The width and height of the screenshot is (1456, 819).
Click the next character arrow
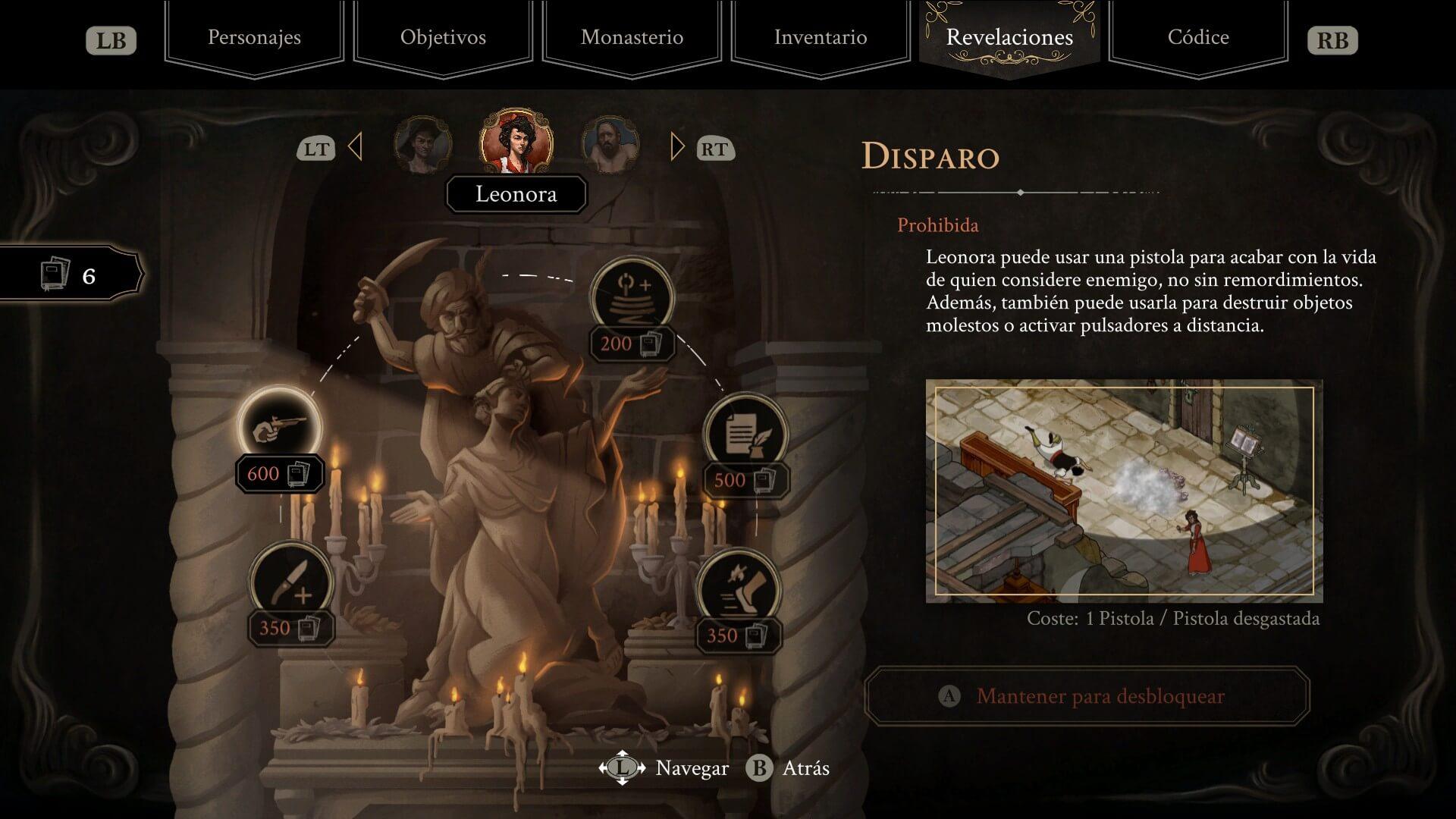point(677,147)
